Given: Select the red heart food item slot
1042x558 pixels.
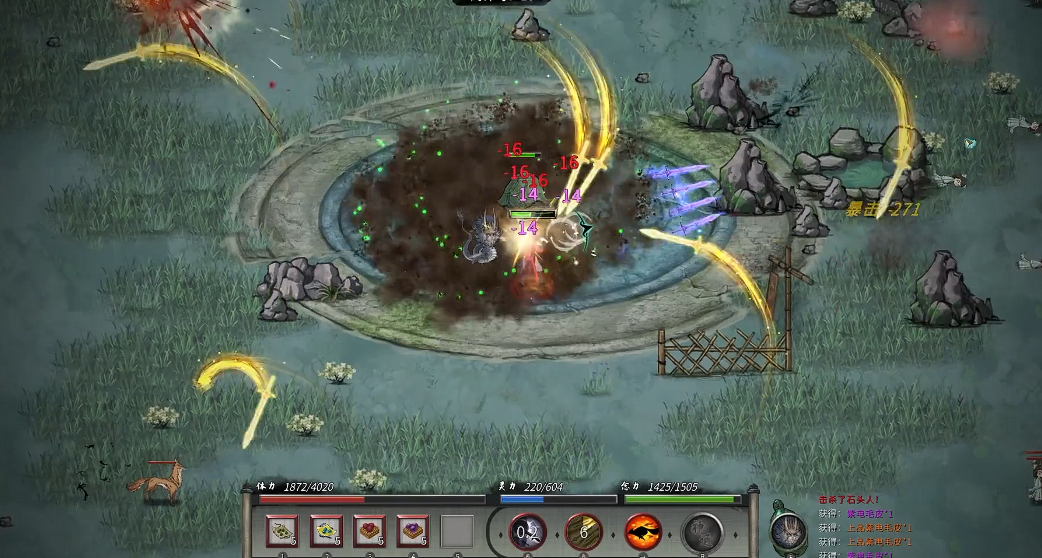Looking at the screenshot, I should click(x=369, y=531).
